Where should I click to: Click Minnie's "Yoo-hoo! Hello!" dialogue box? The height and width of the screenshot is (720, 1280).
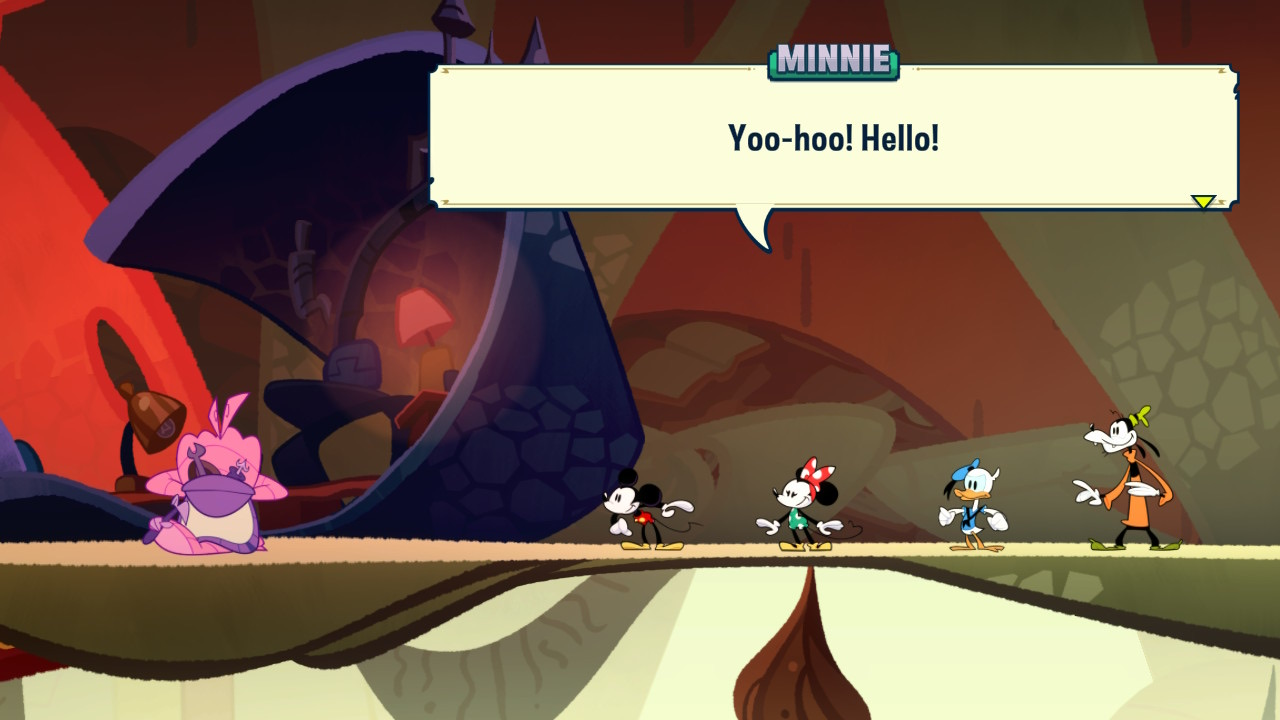(833, 137)
